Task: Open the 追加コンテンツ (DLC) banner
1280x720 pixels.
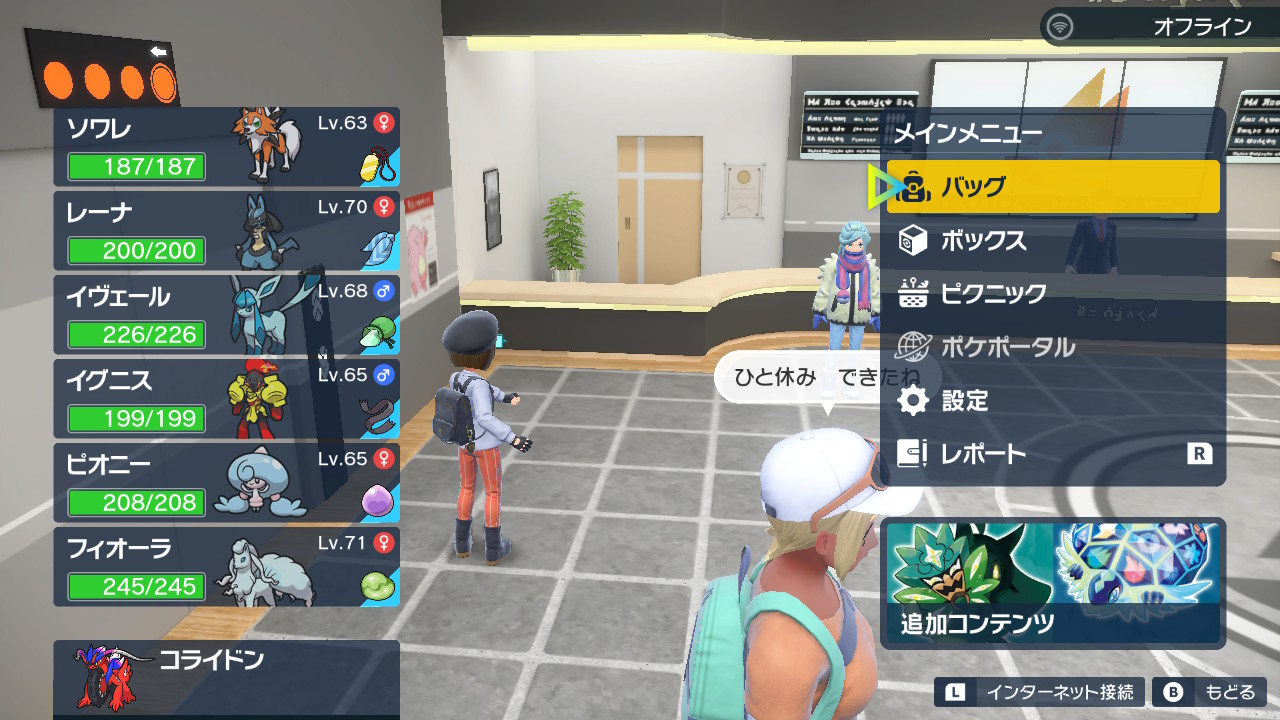Action: [1052, 583]
